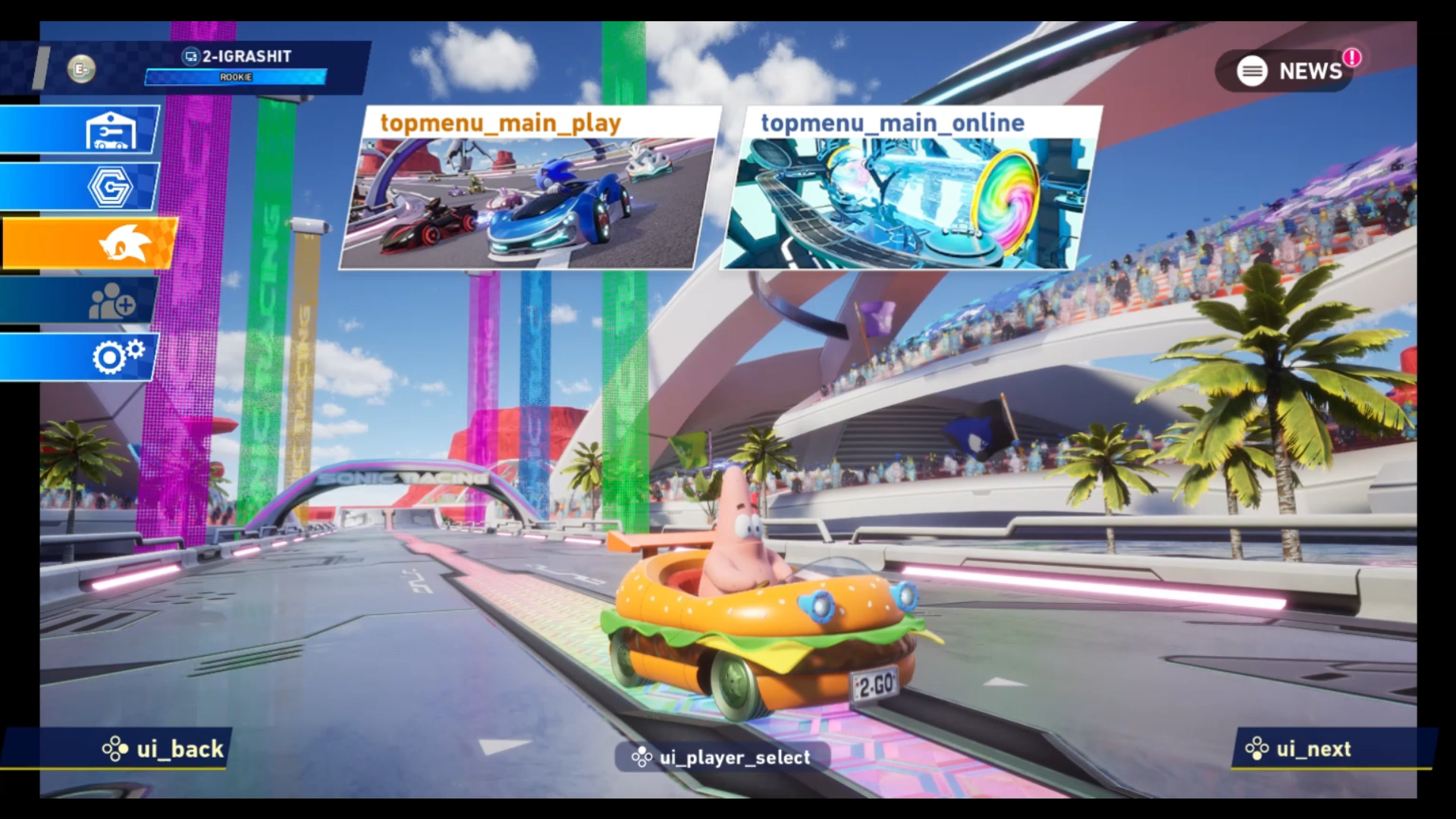
Task: Select the ui_player_select prompt
Action: tap(721, 757)
